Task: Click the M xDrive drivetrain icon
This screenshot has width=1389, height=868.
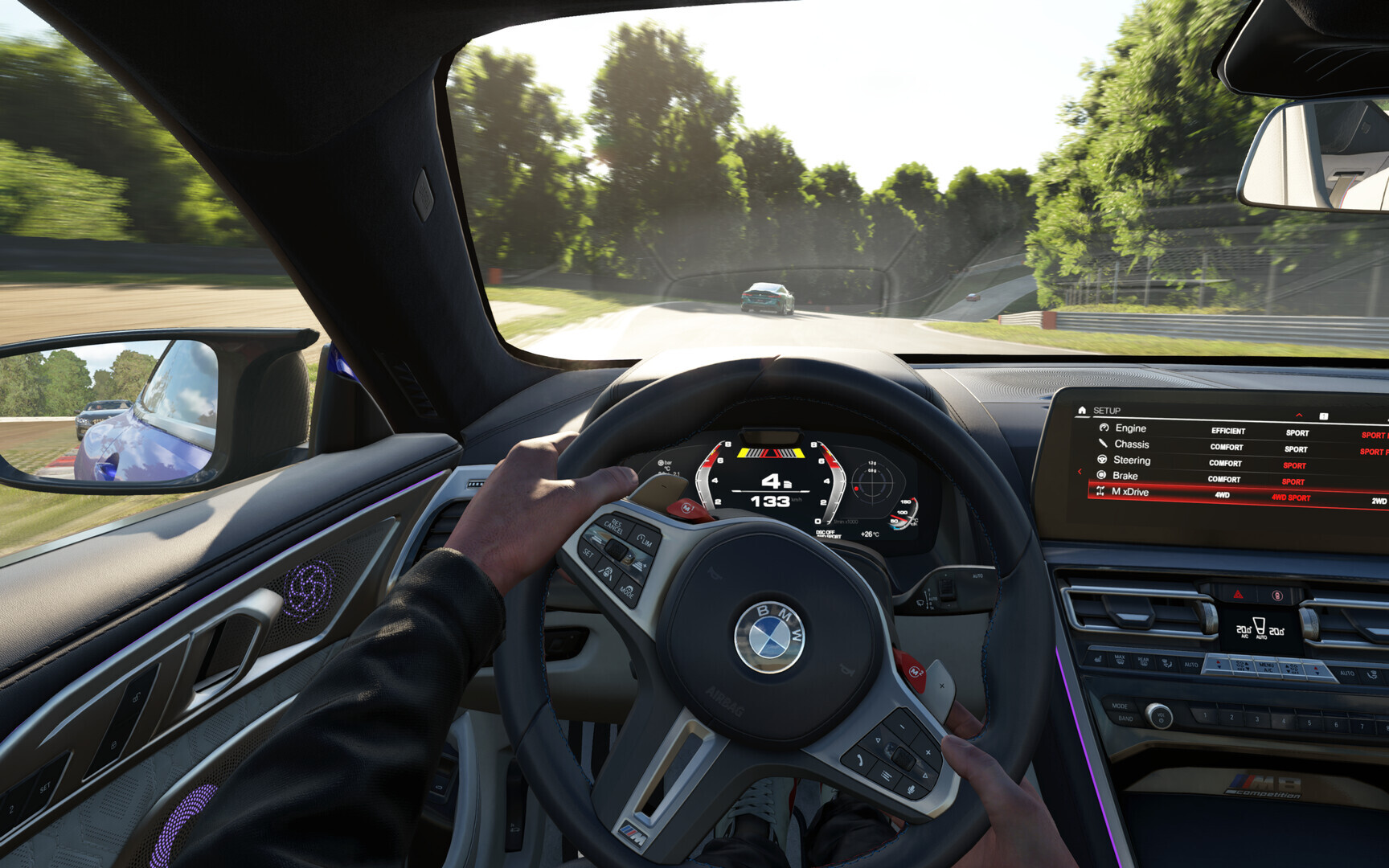Action: click(1101, 492)
